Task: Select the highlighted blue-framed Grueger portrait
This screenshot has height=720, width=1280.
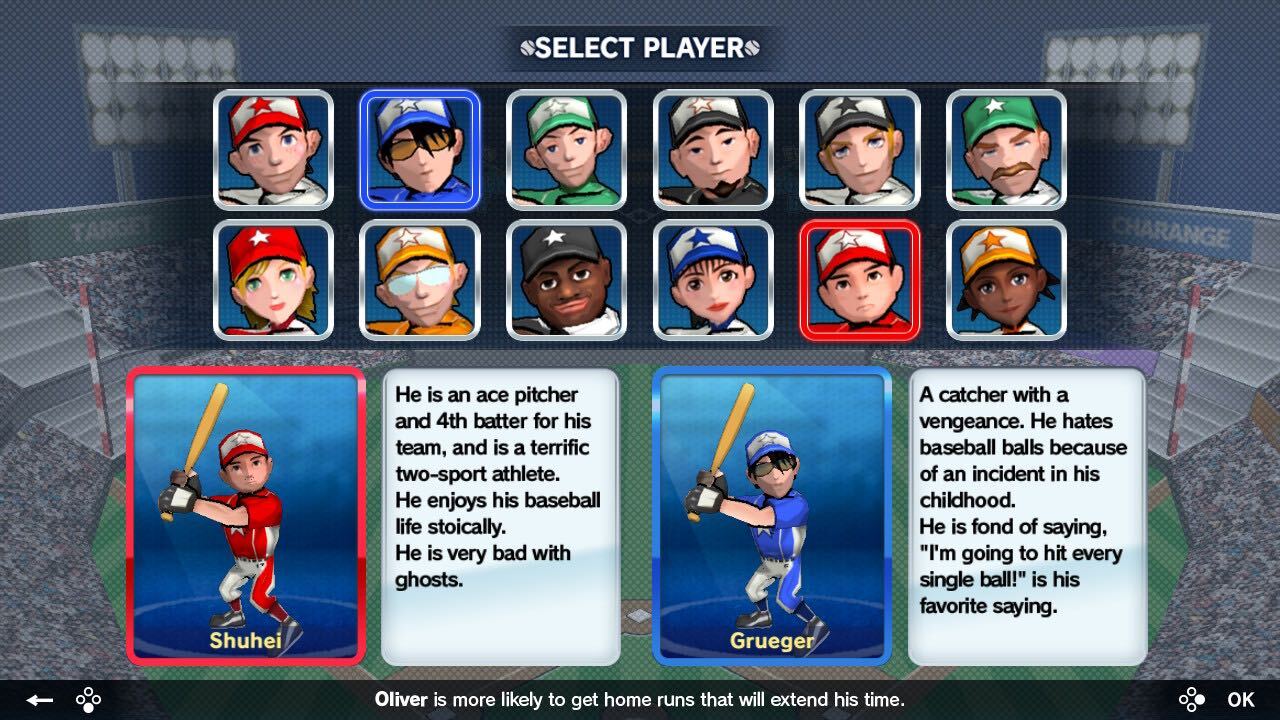Action: click(x=420, y=150)
